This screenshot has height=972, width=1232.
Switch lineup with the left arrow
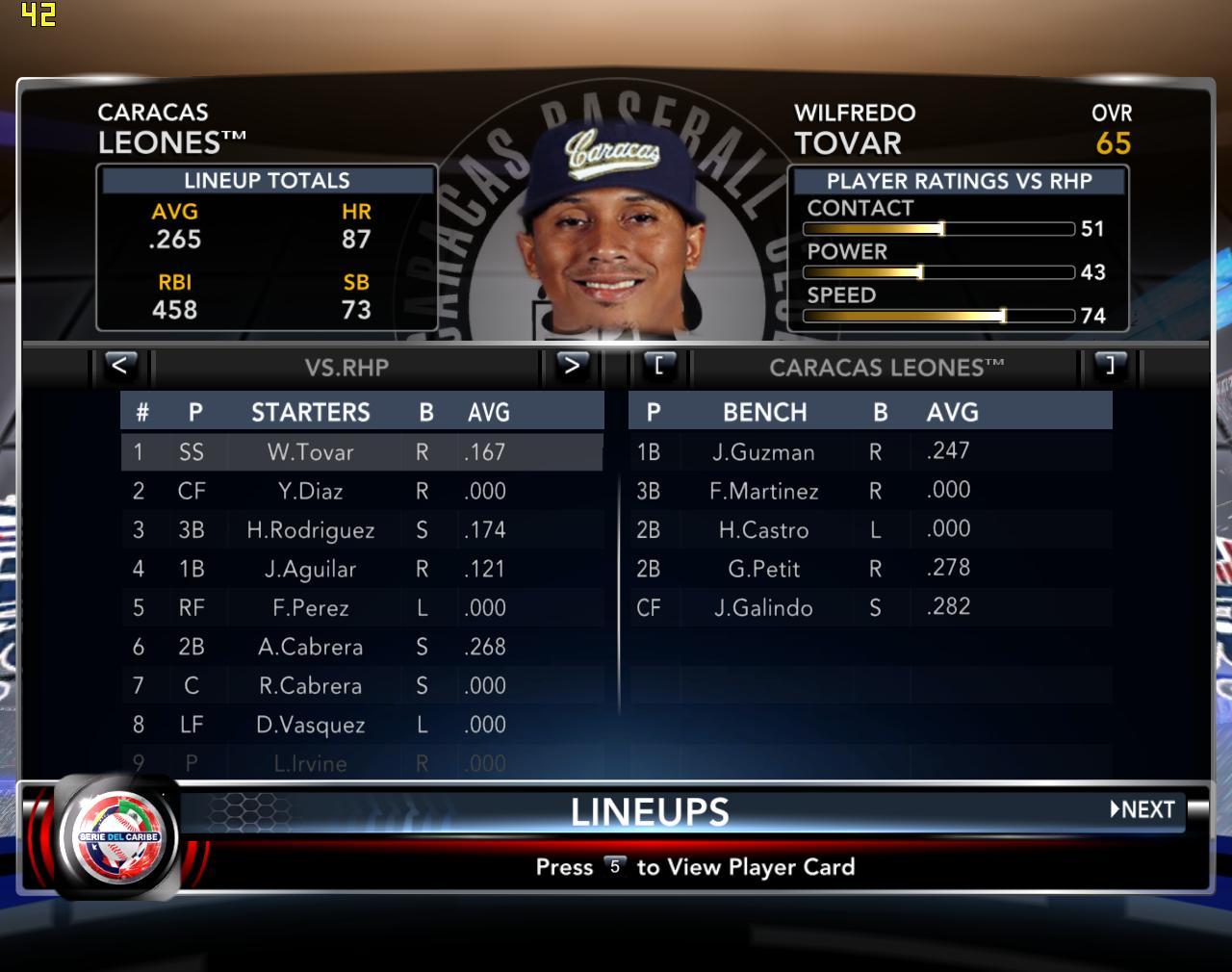point(119,366)
